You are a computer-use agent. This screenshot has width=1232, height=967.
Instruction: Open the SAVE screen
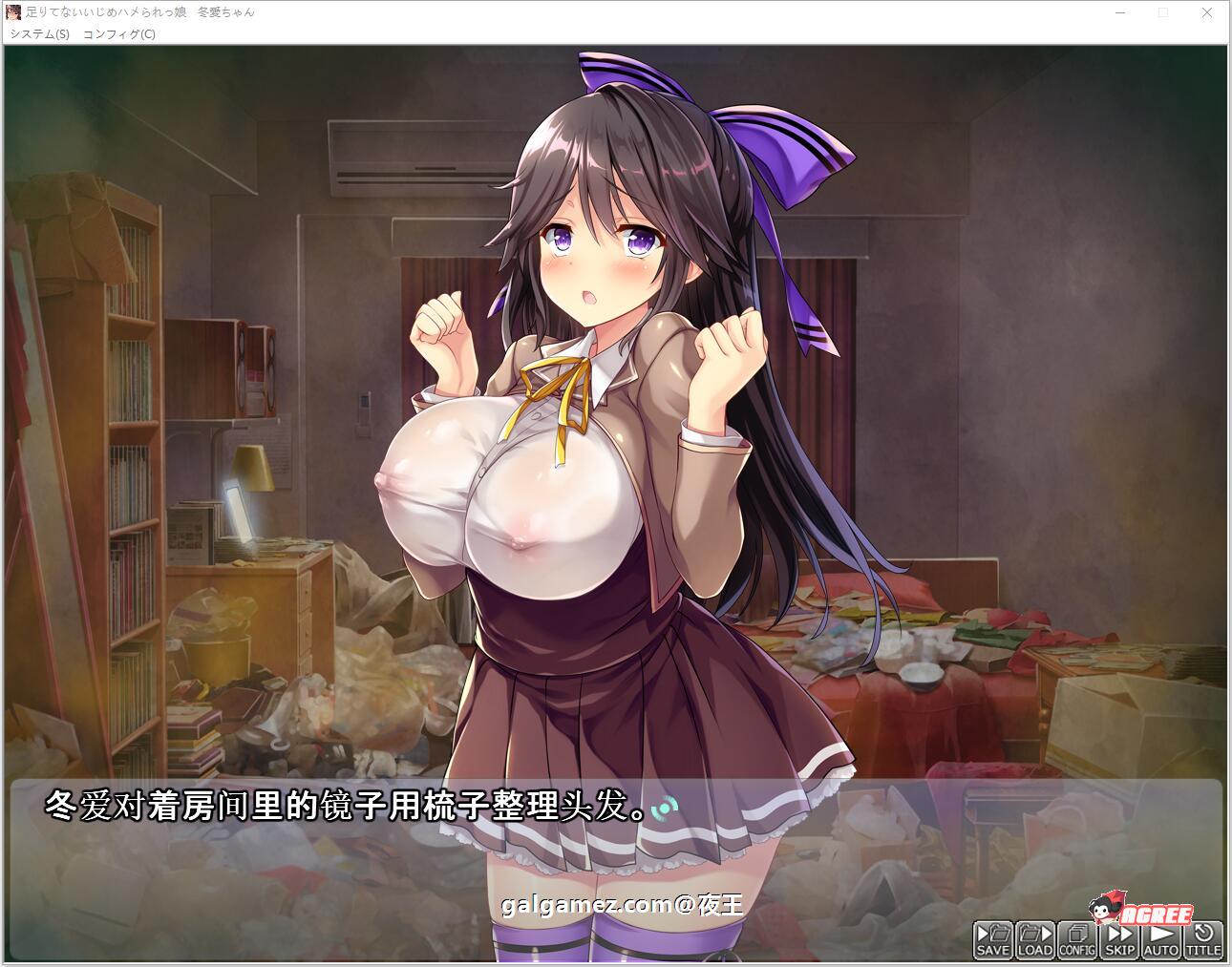991,940
